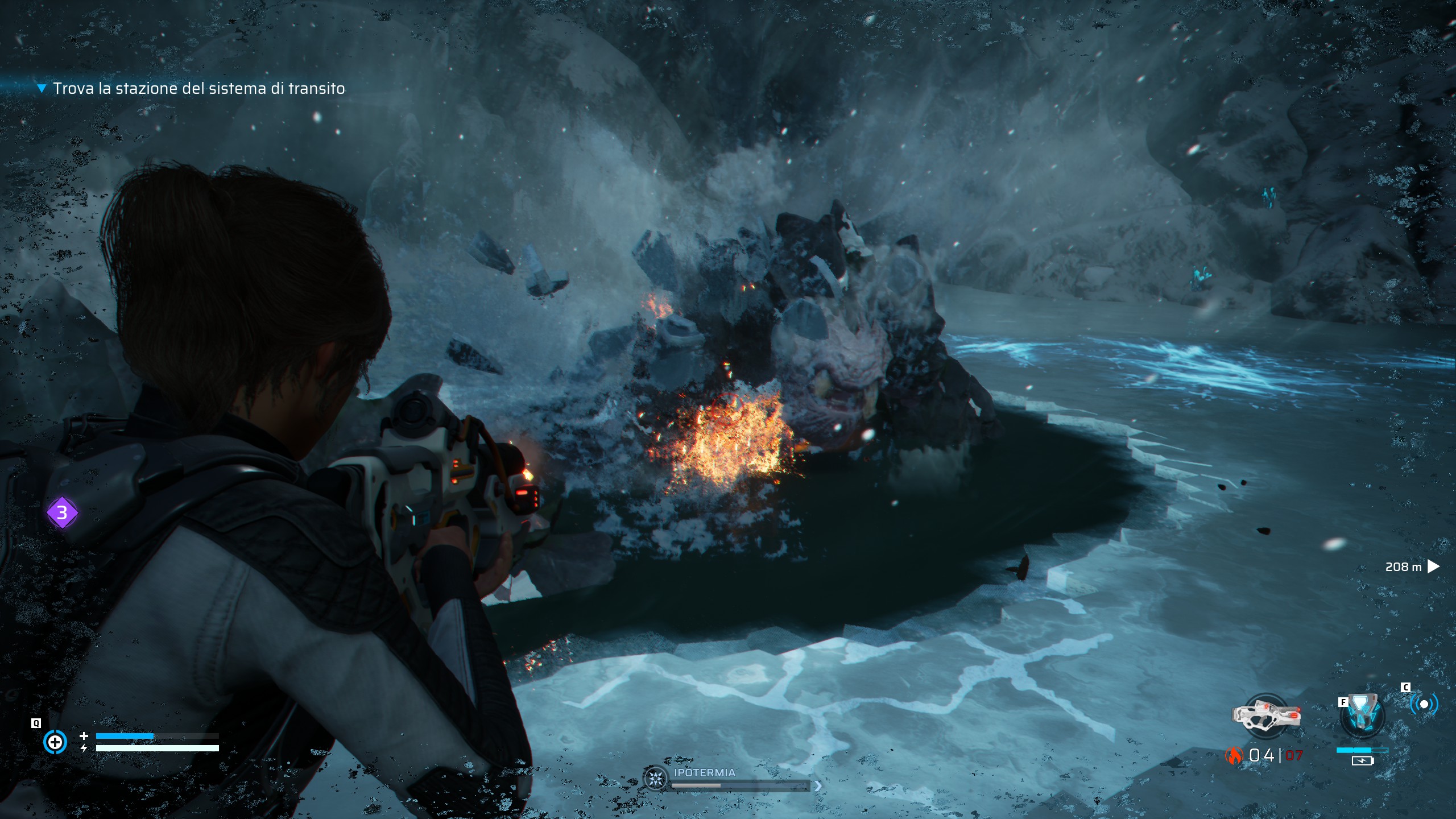Select the equipped rifle weapon icon
Screen dimensions: 1456x819
point(1266,715)
